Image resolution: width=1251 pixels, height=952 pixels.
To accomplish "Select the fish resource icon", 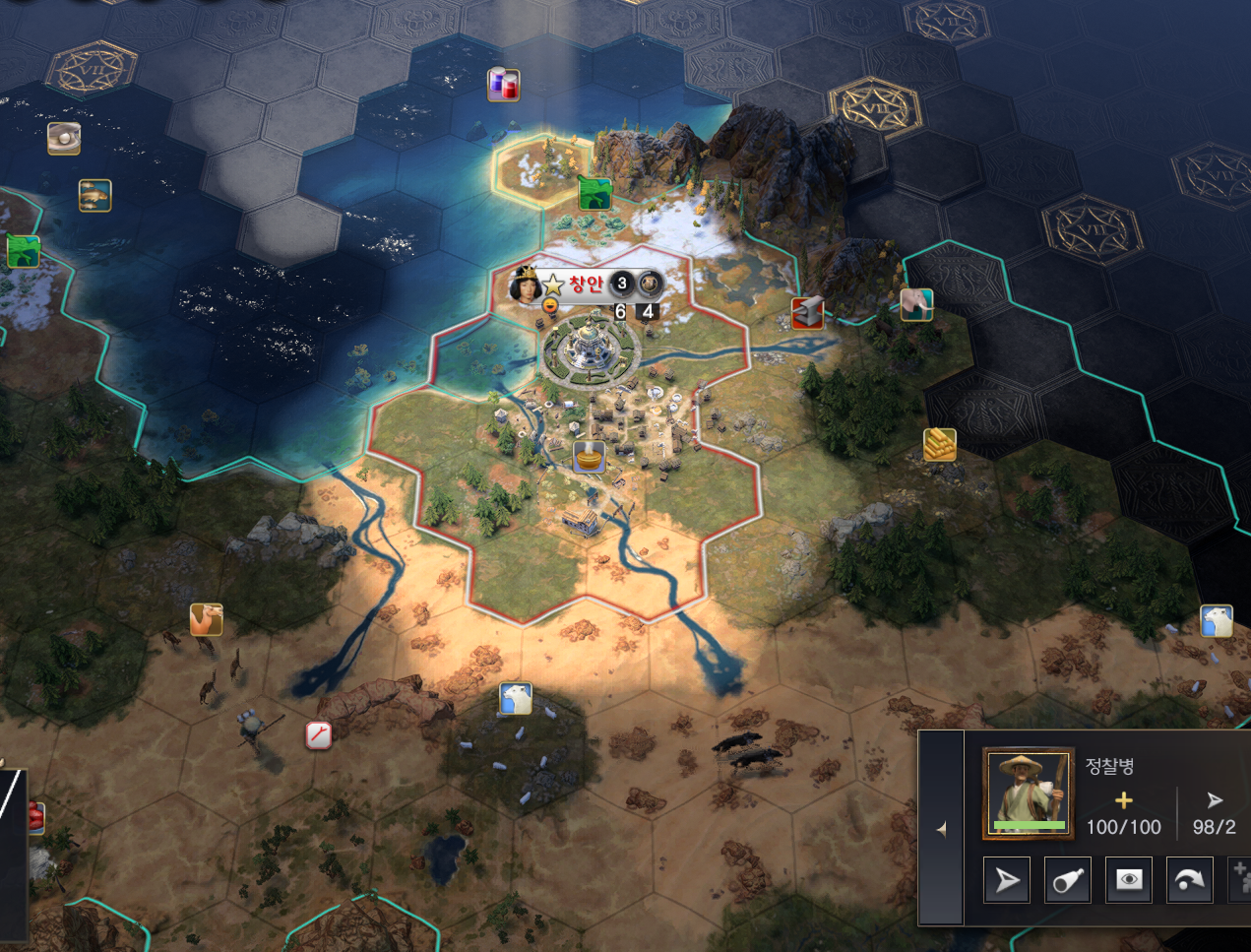I will pos(95,196).
